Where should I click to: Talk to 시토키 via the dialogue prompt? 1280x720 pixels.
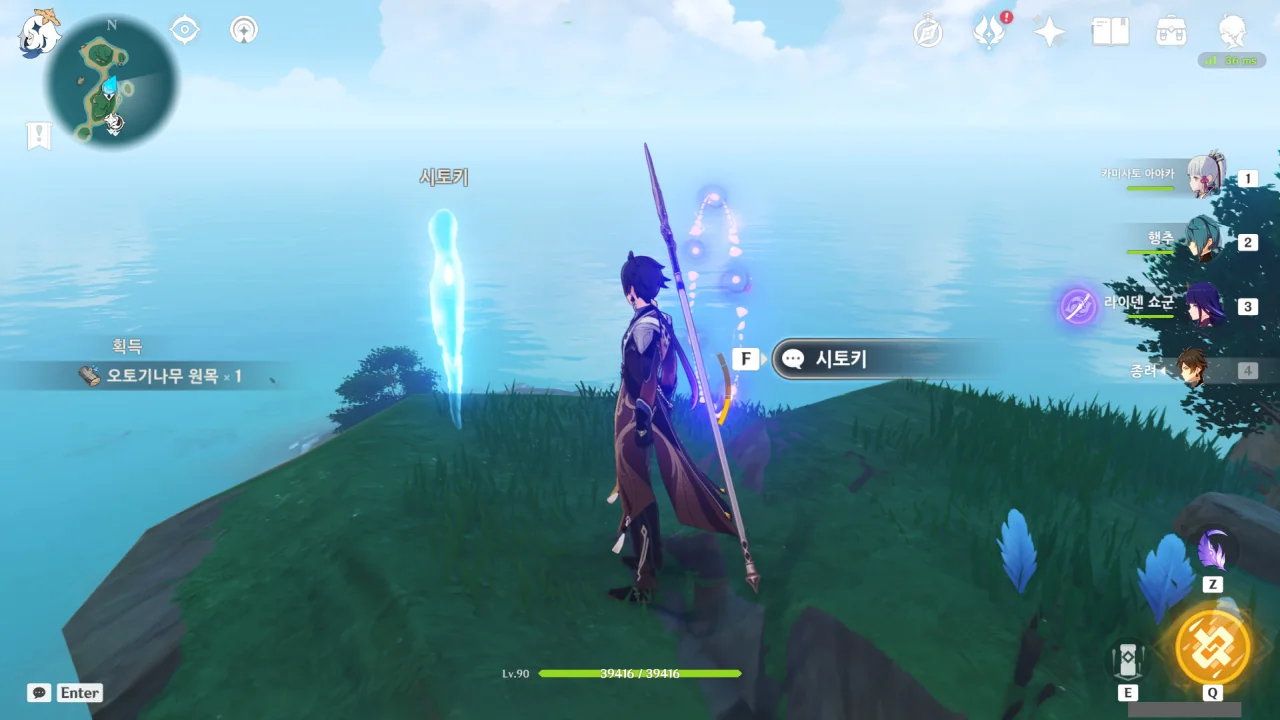tap(860, 359)
